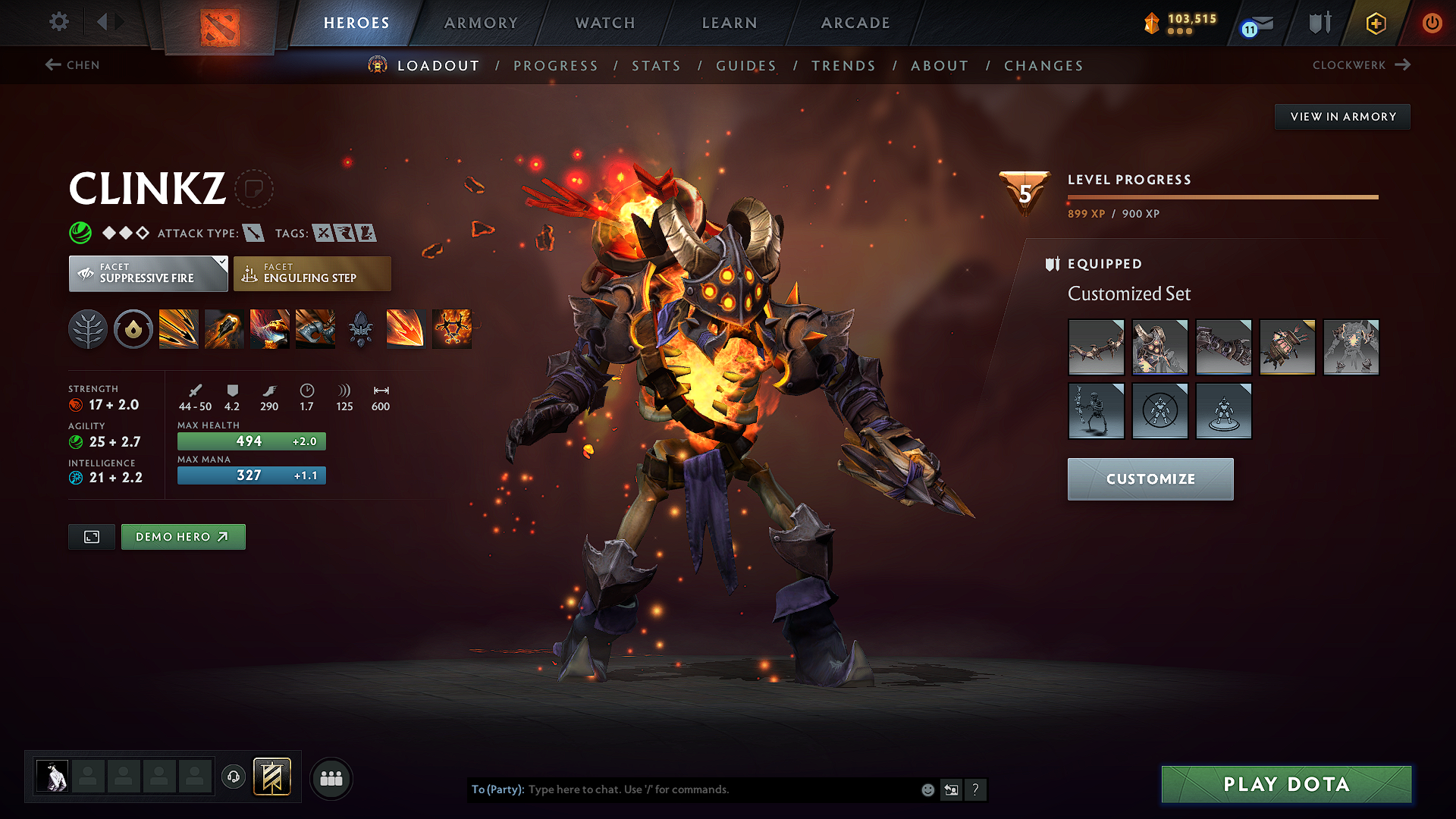View Clinkz's innate ability icon
This screenshot has width=1456, height=819.
coord(133,328)
